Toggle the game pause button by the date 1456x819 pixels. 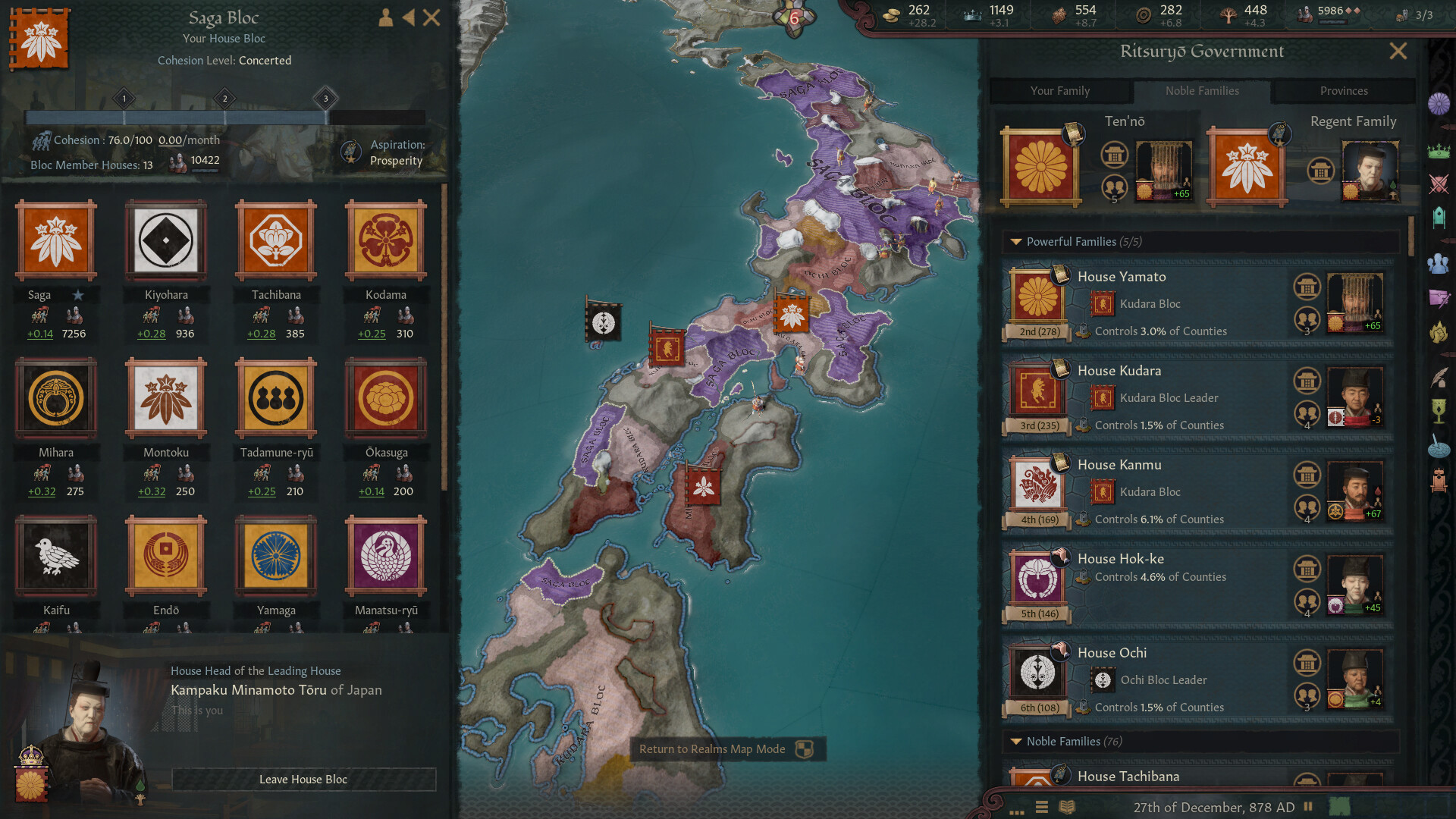pyautogui.click(x=1308, y=807)
